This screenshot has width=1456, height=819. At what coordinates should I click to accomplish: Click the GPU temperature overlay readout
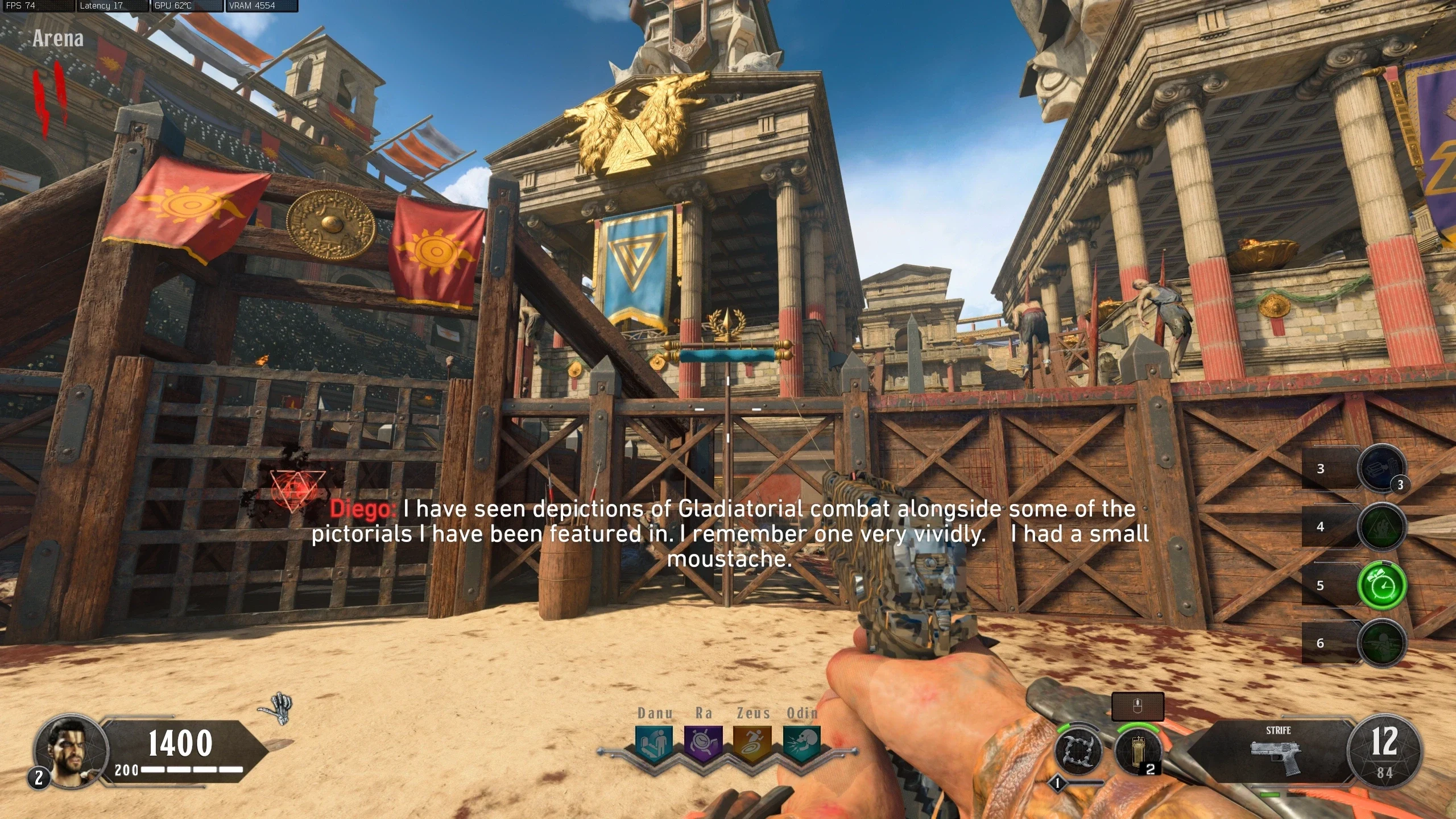click(187, 6)
